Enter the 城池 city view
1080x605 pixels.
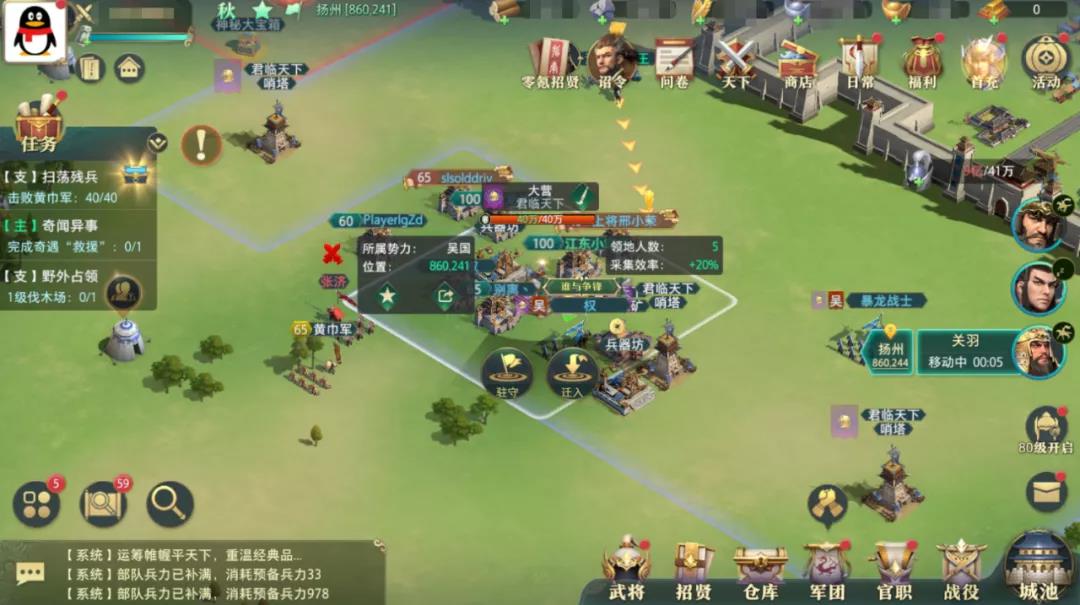pos(1038,565)
